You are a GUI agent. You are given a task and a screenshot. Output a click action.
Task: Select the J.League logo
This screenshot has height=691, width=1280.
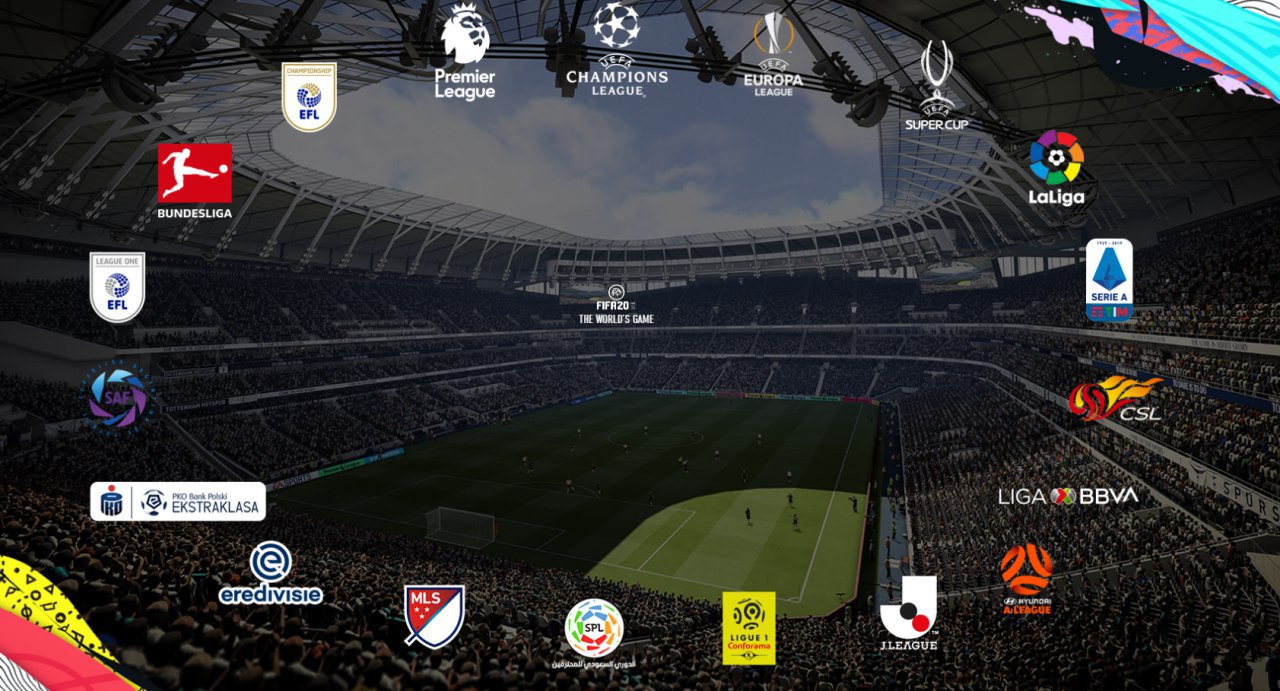[x=908, y=613]
